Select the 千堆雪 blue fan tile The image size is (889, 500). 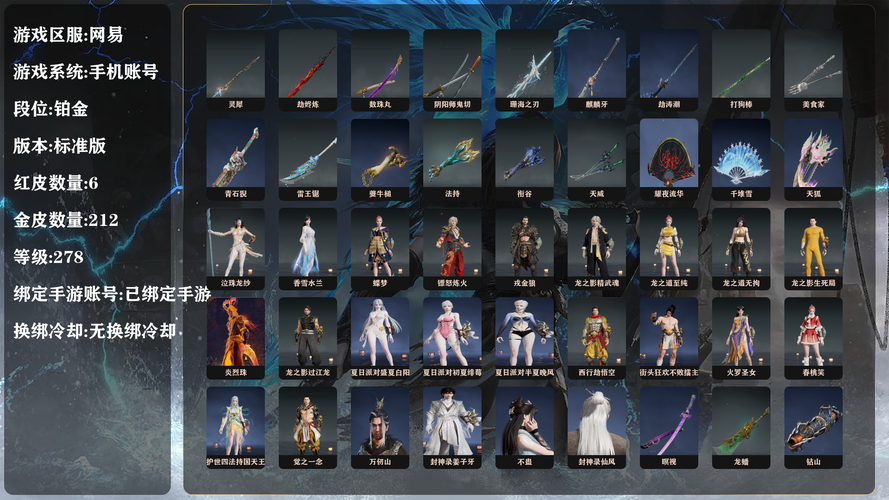coord(741,157)
